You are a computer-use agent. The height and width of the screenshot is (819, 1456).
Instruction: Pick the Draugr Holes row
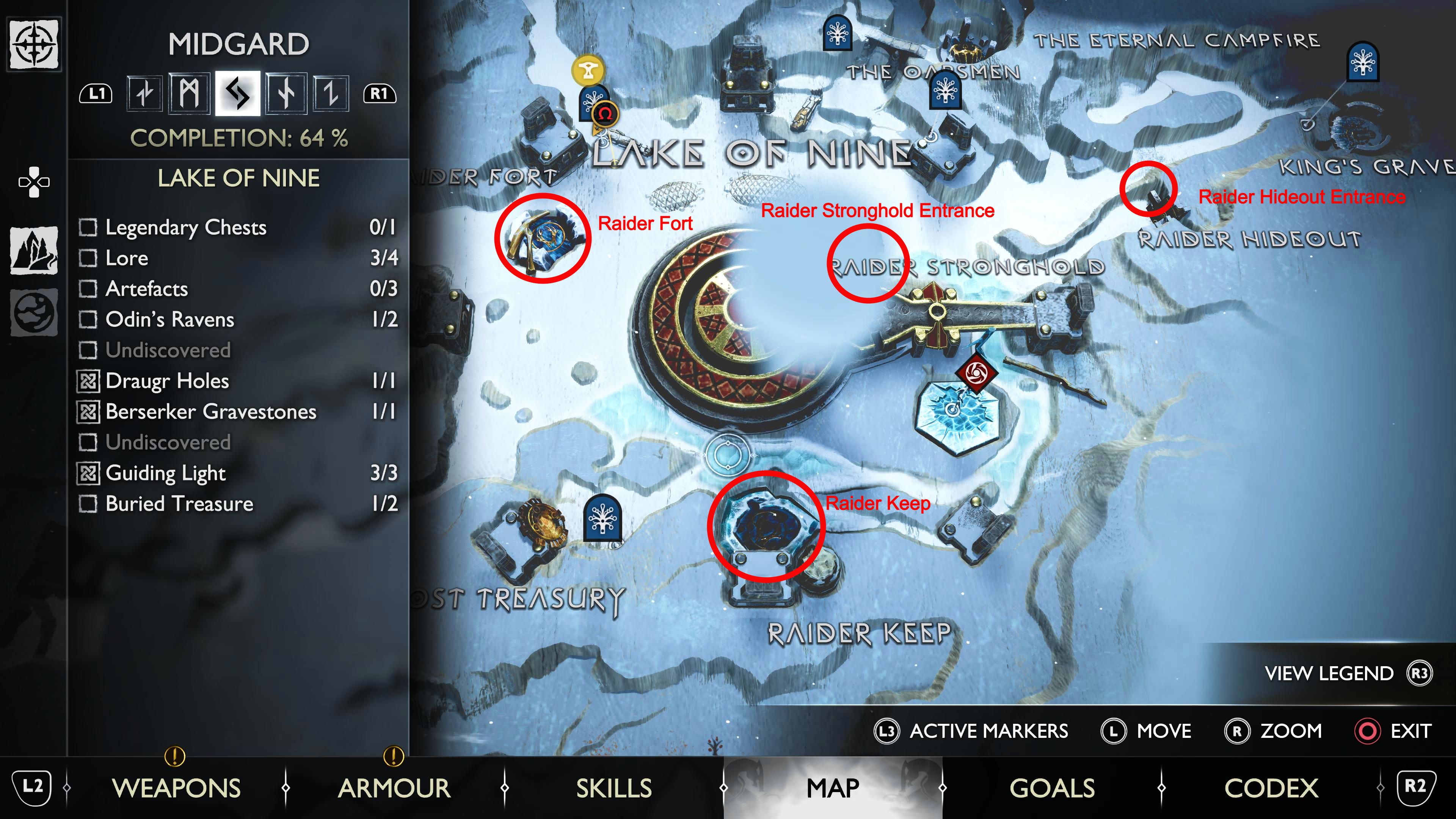(x=237, y=381)
